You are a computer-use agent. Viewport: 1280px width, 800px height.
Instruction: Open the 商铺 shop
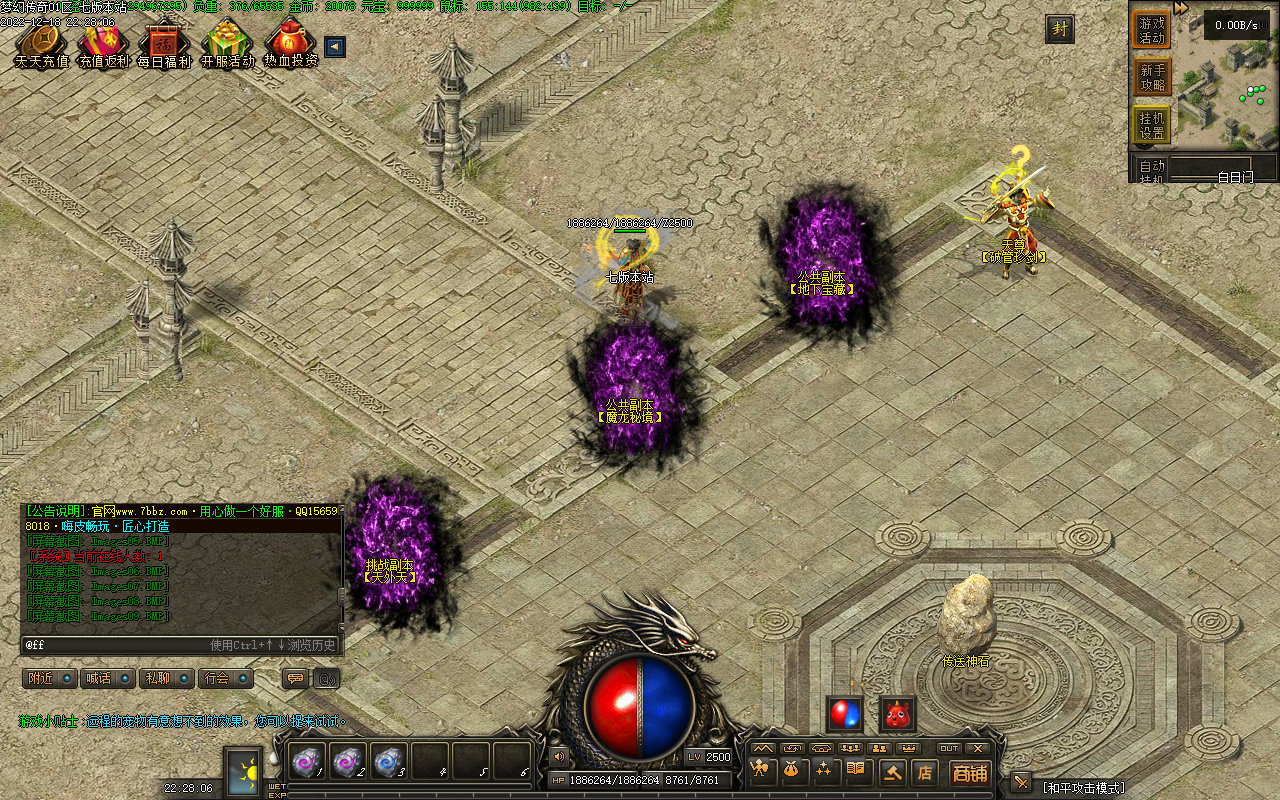pos(969,773)
